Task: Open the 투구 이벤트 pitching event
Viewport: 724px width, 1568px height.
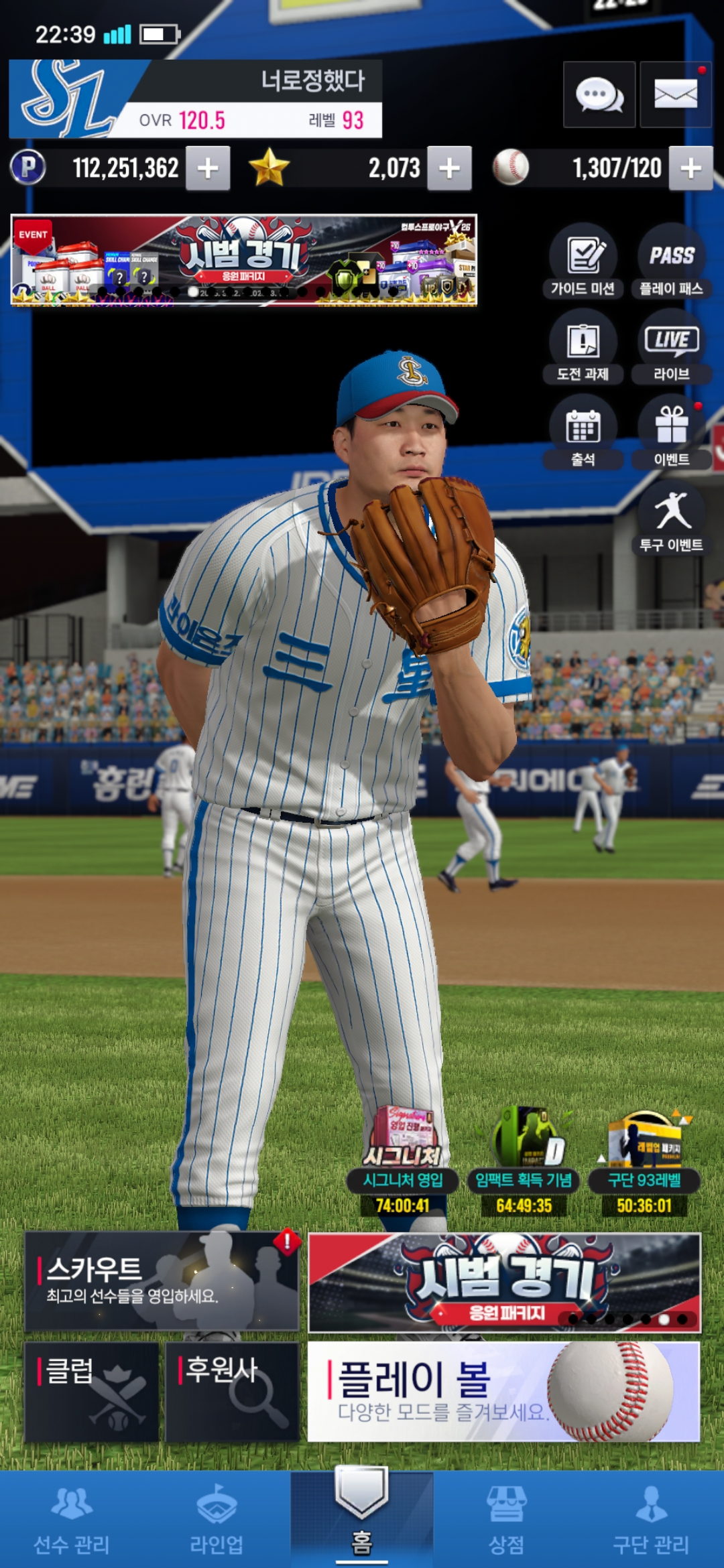Action: click(671, 517)
